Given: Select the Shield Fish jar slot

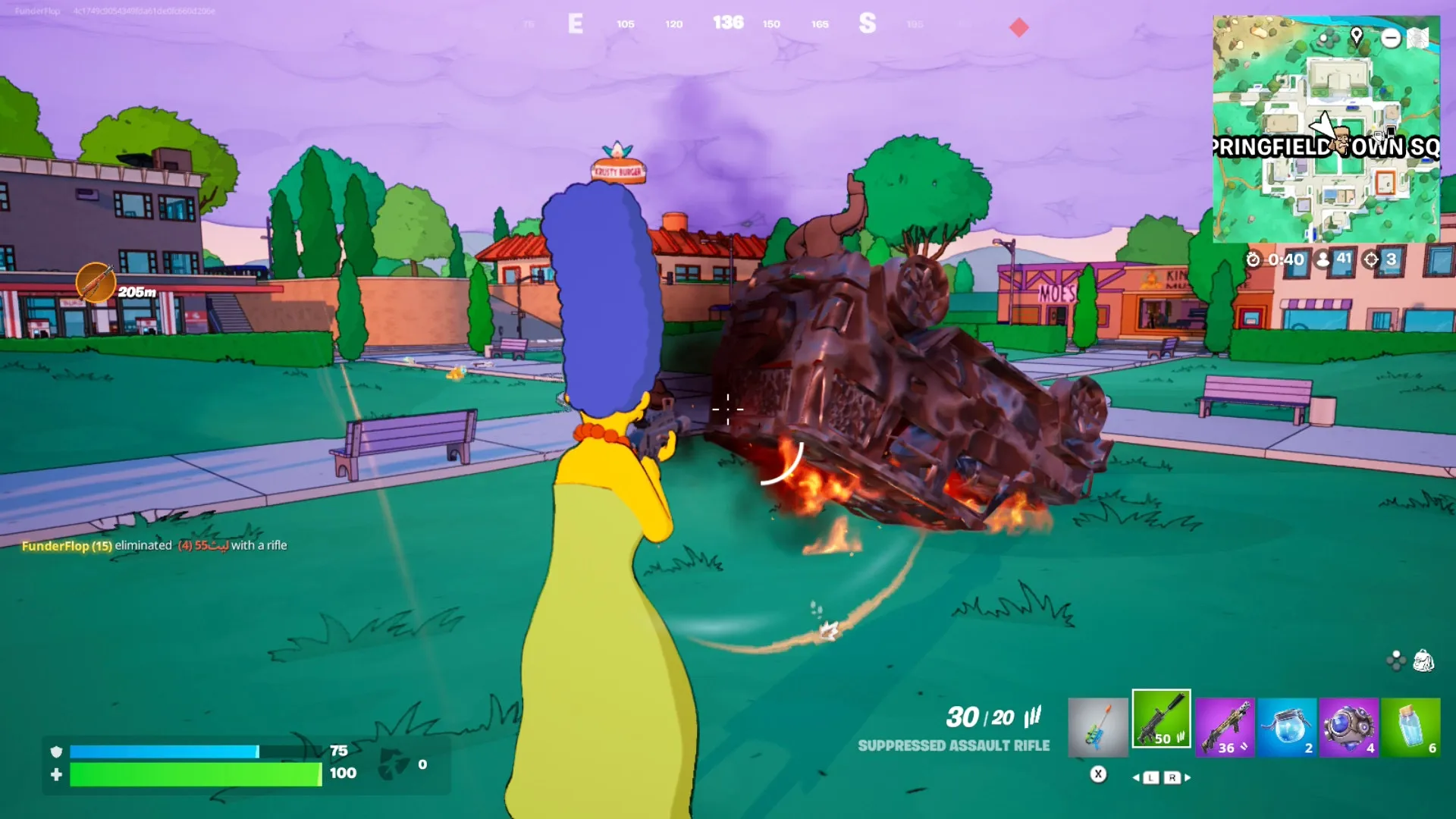Looking at the screenshot, I should click(x=1287, y=727).
